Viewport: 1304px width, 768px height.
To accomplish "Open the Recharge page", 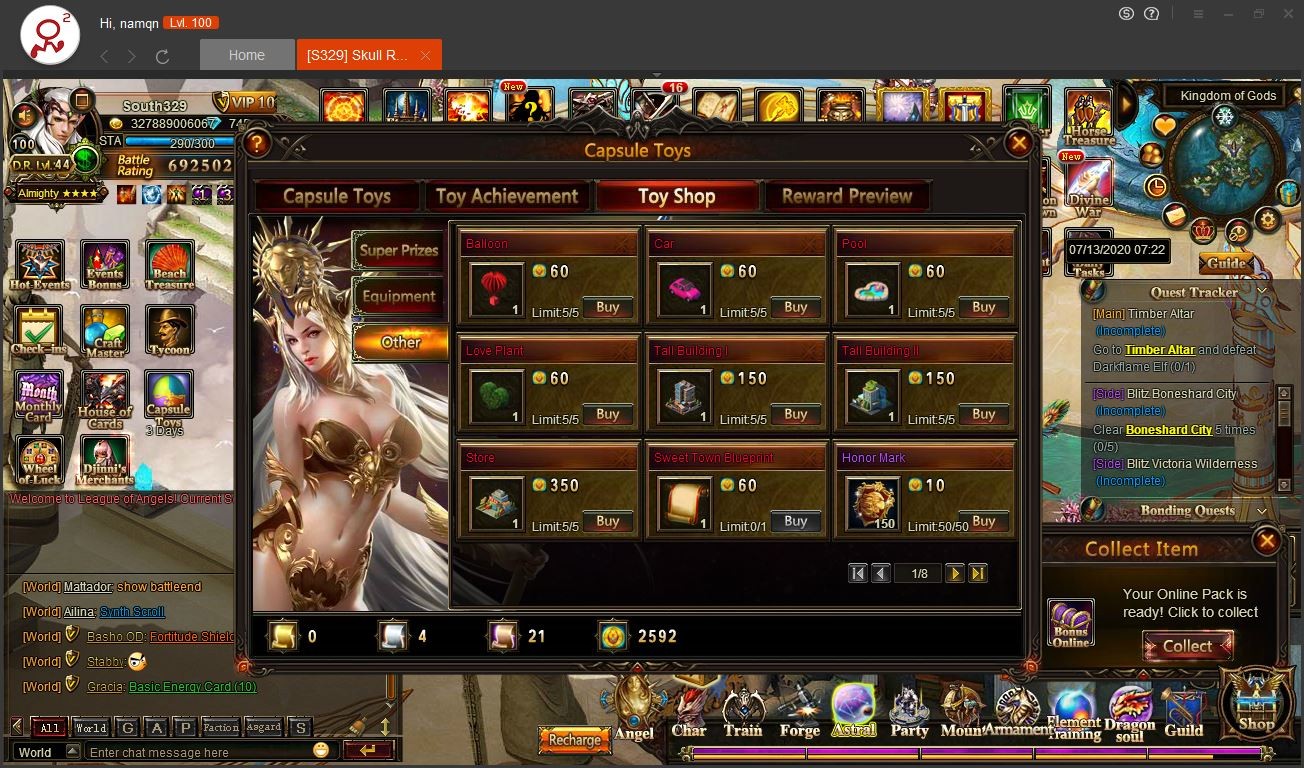I will point(574,740).
